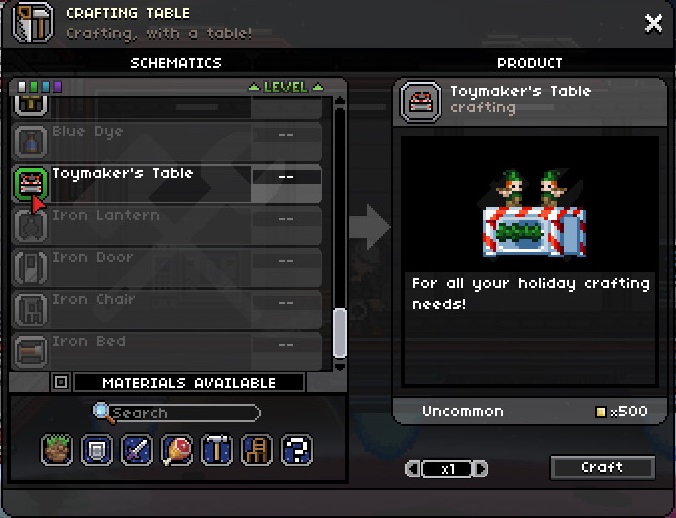Decrease the craft quantity with left arrow
Image resolution: width=676 pixels, height=518 pixels.
(411, 468)
